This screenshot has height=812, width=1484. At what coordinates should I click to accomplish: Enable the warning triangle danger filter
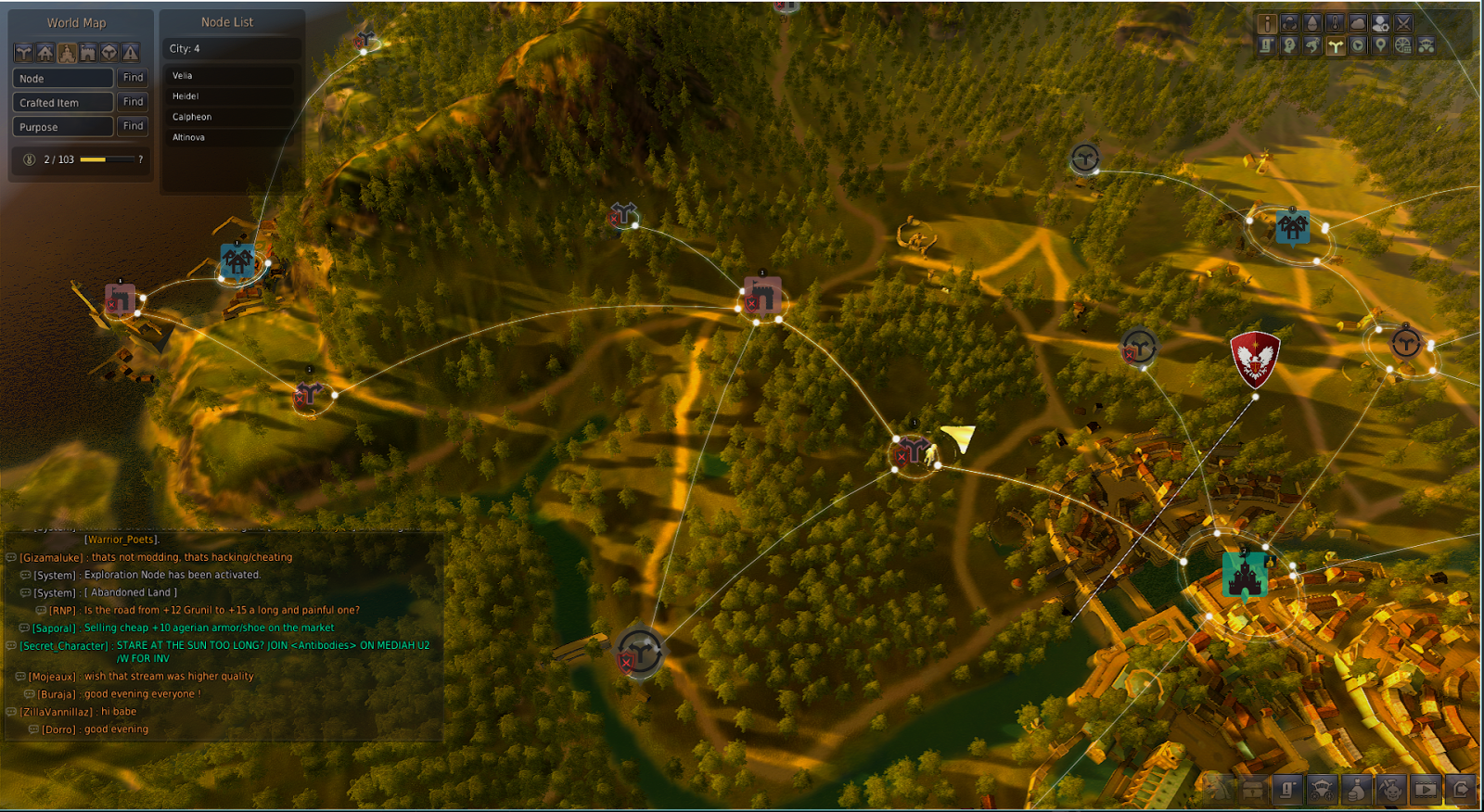pos(130,52)
